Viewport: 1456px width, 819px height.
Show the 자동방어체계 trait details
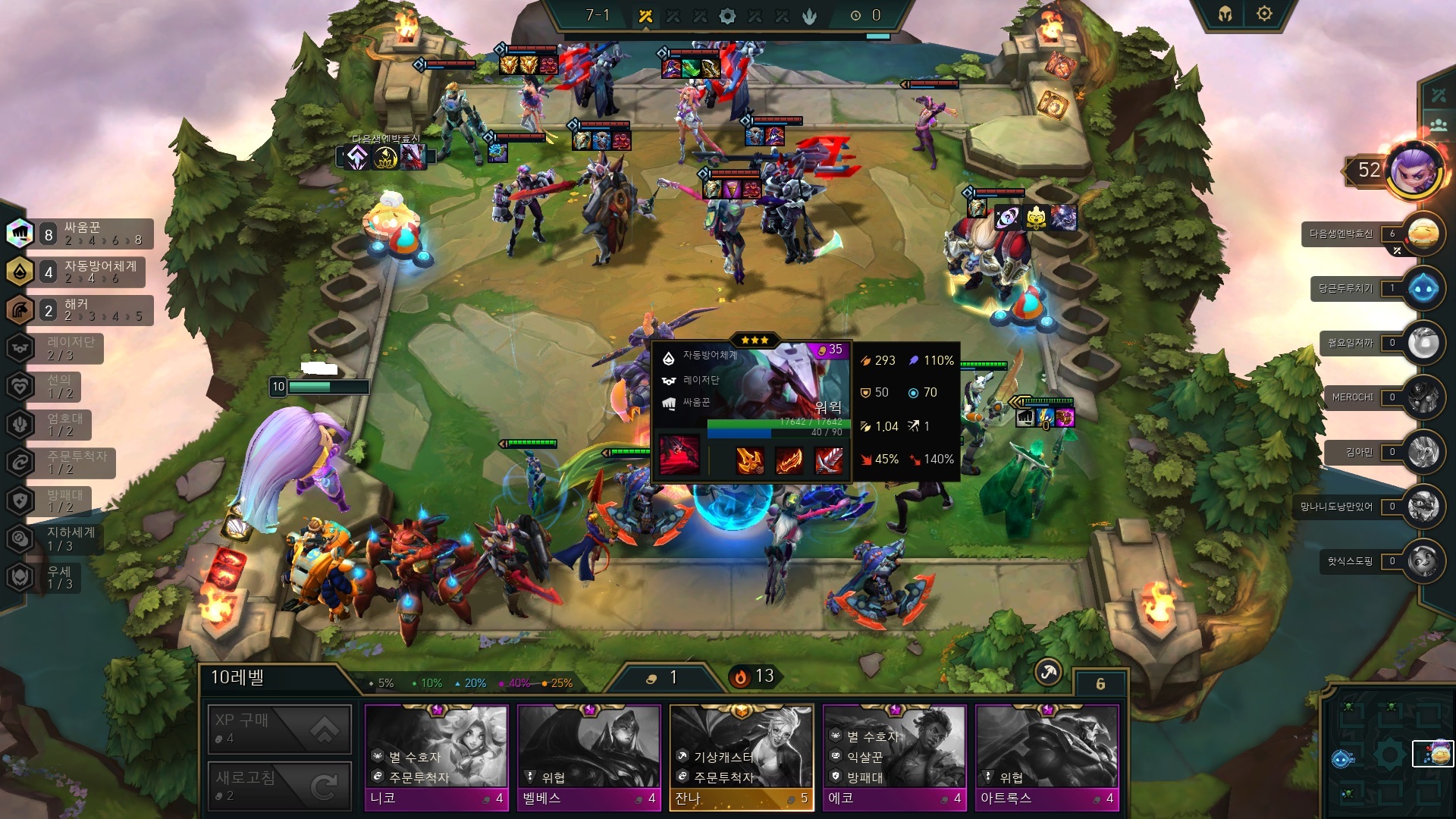pyautogui.click(x=80, y=271)
